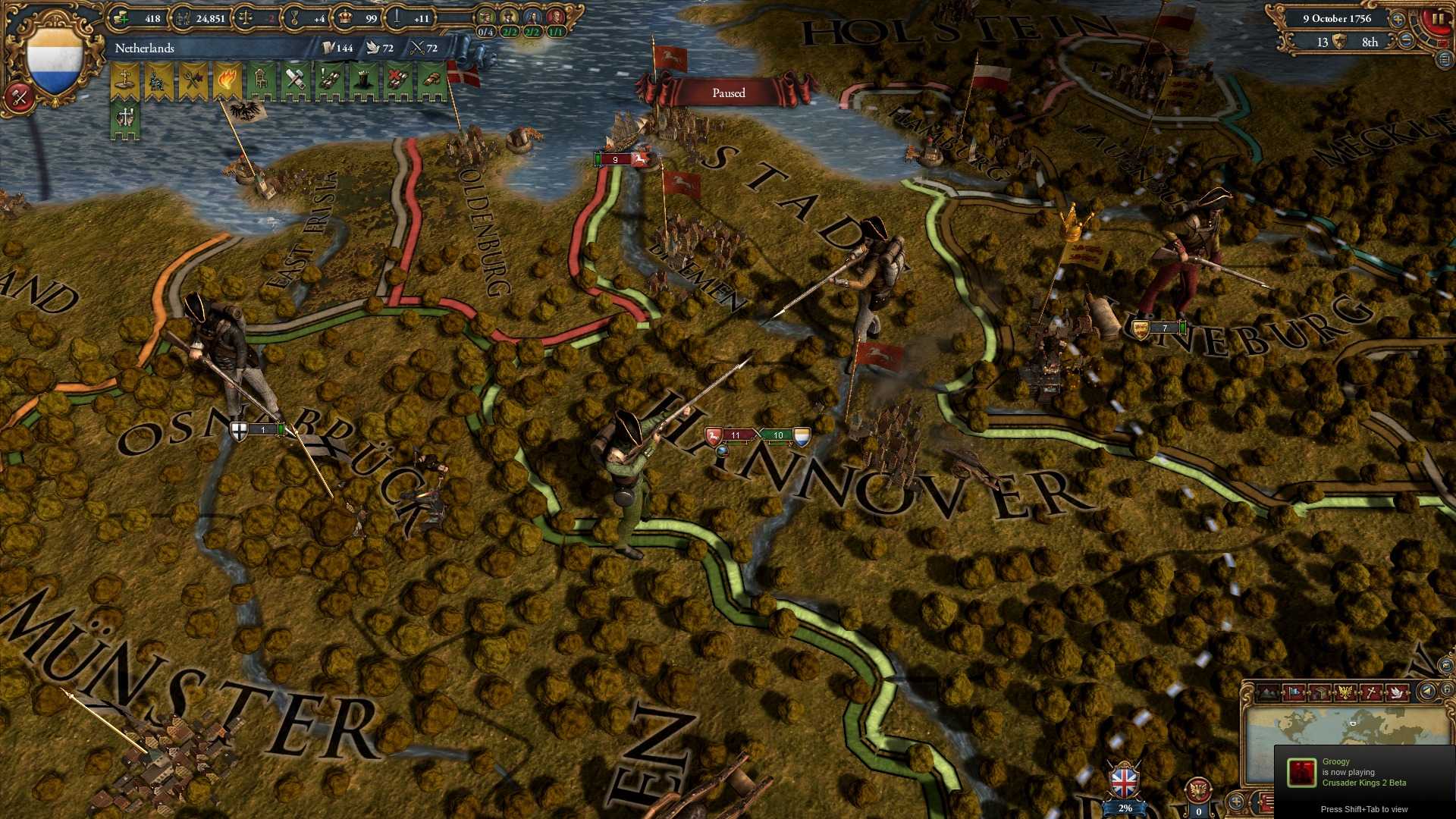
Task: Toggle pause with the red pause button
Action: pos(1437,19)
